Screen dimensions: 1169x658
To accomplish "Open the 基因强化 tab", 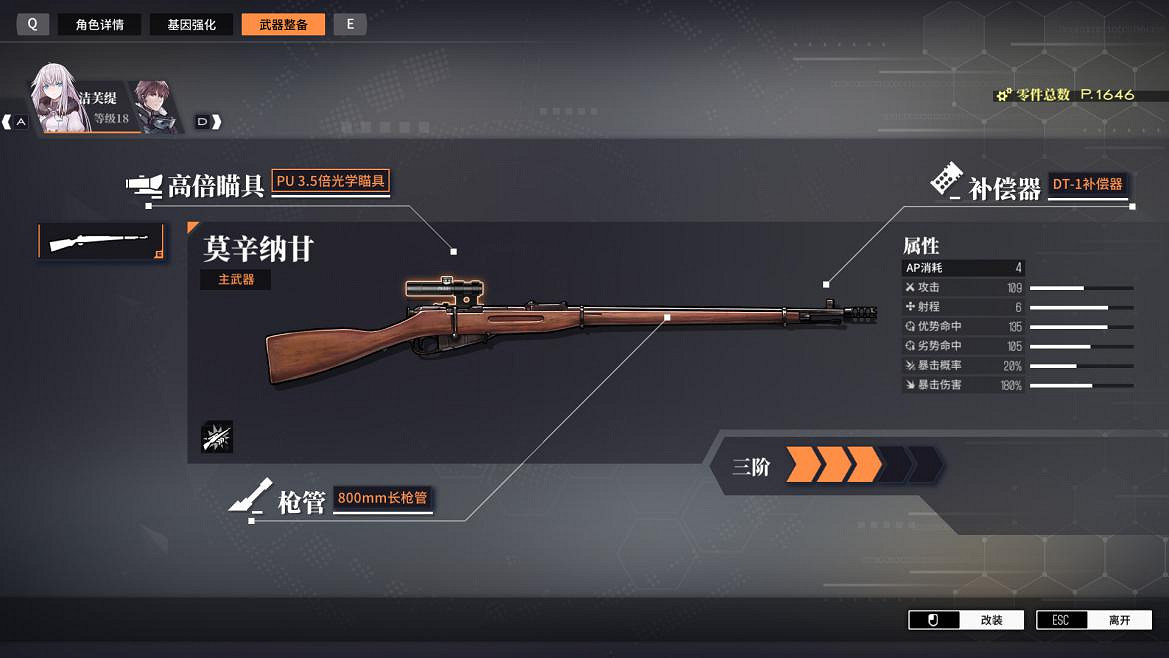I will [191, 25].
